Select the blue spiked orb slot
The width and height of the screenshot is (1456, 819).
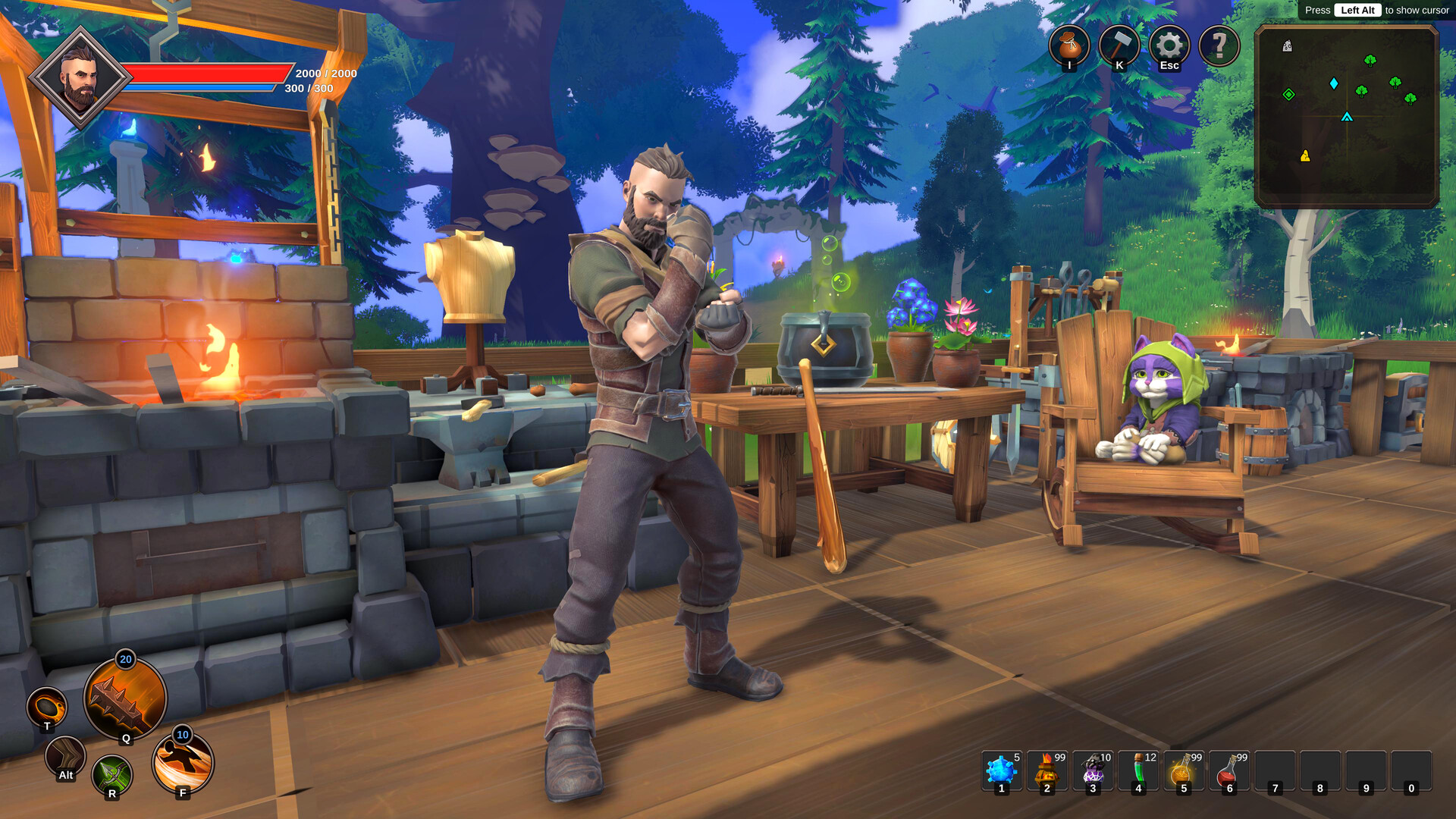pos(1002,771)
